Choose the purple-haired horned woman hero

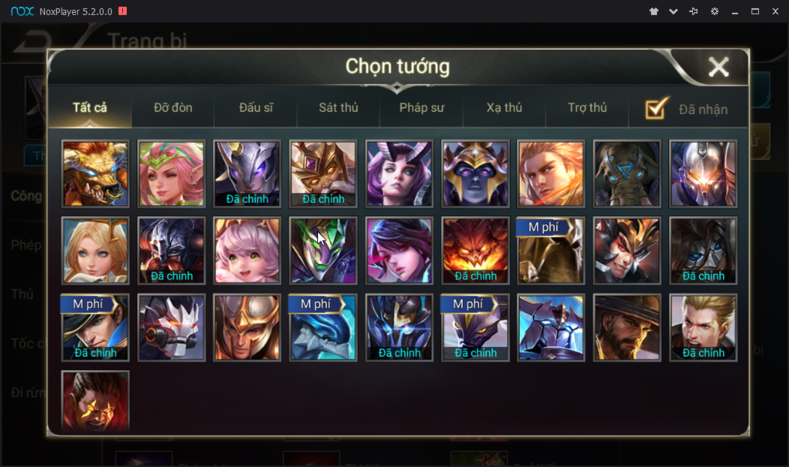pyautogui.click(x=399, y=174)
